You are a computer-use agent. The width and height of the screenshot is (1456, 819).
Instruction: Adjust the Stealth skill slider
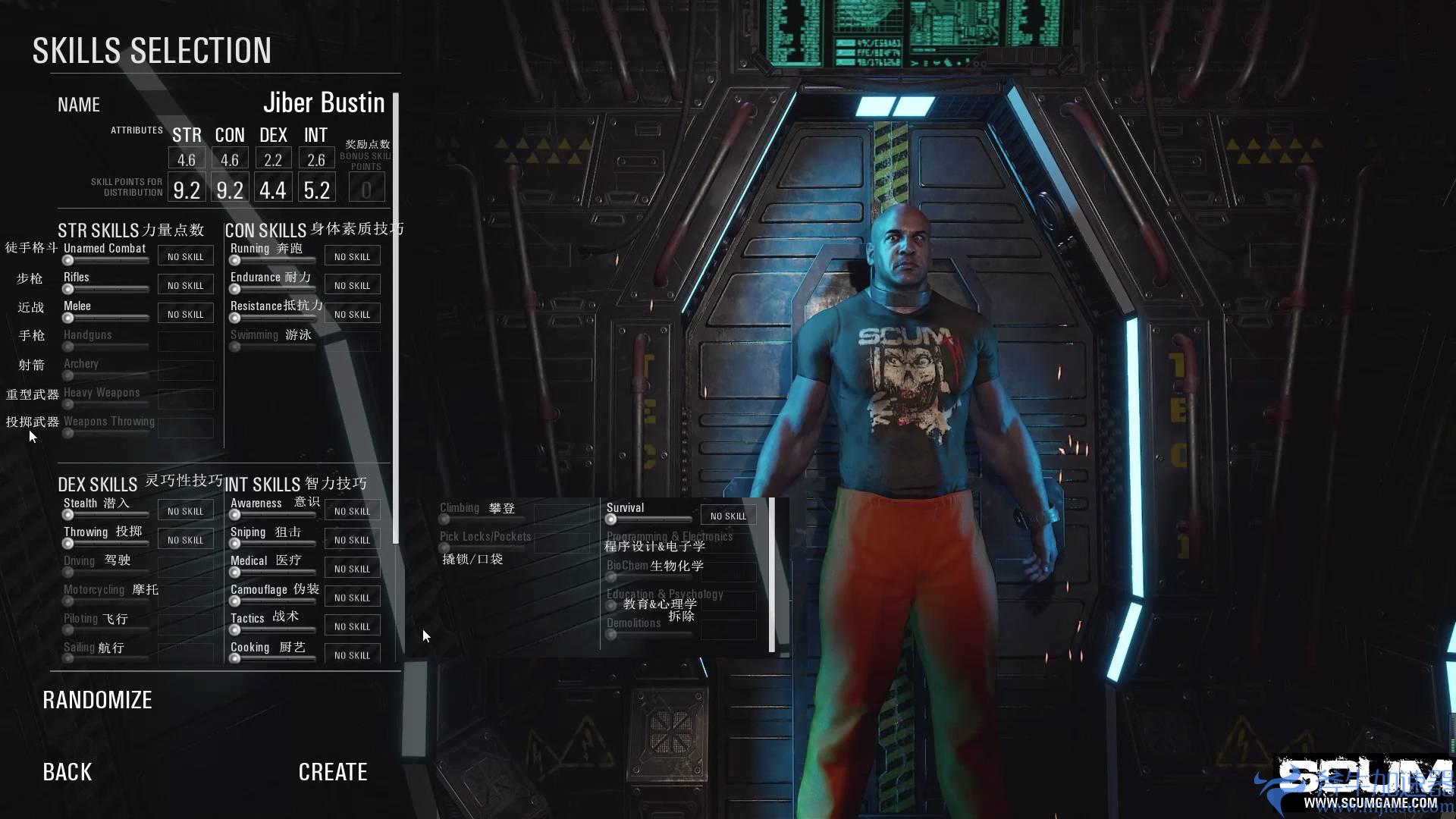pos(68,515)
